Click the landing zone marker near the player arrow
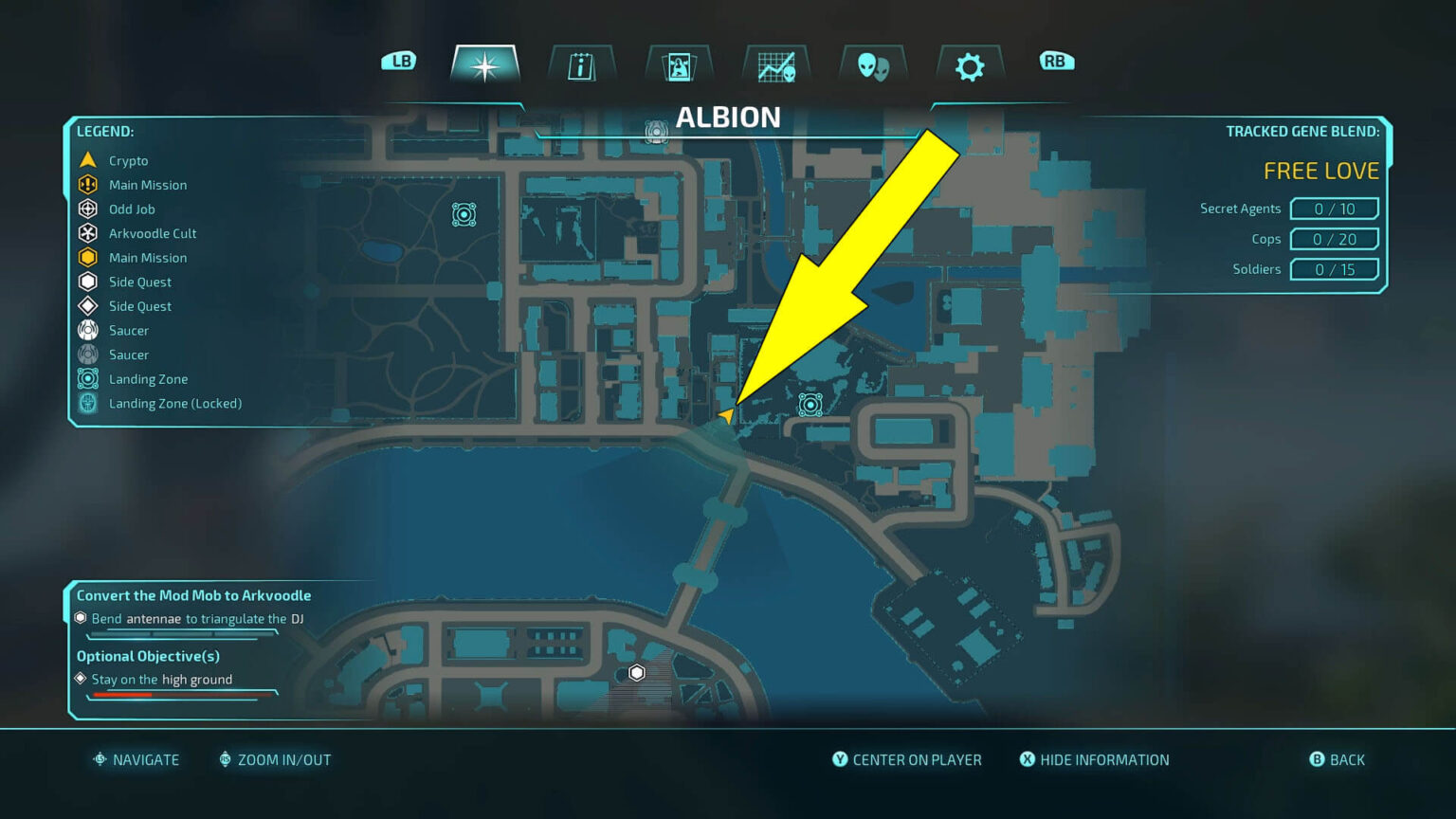Viewport: 1456px width, 819px height. 810,406
